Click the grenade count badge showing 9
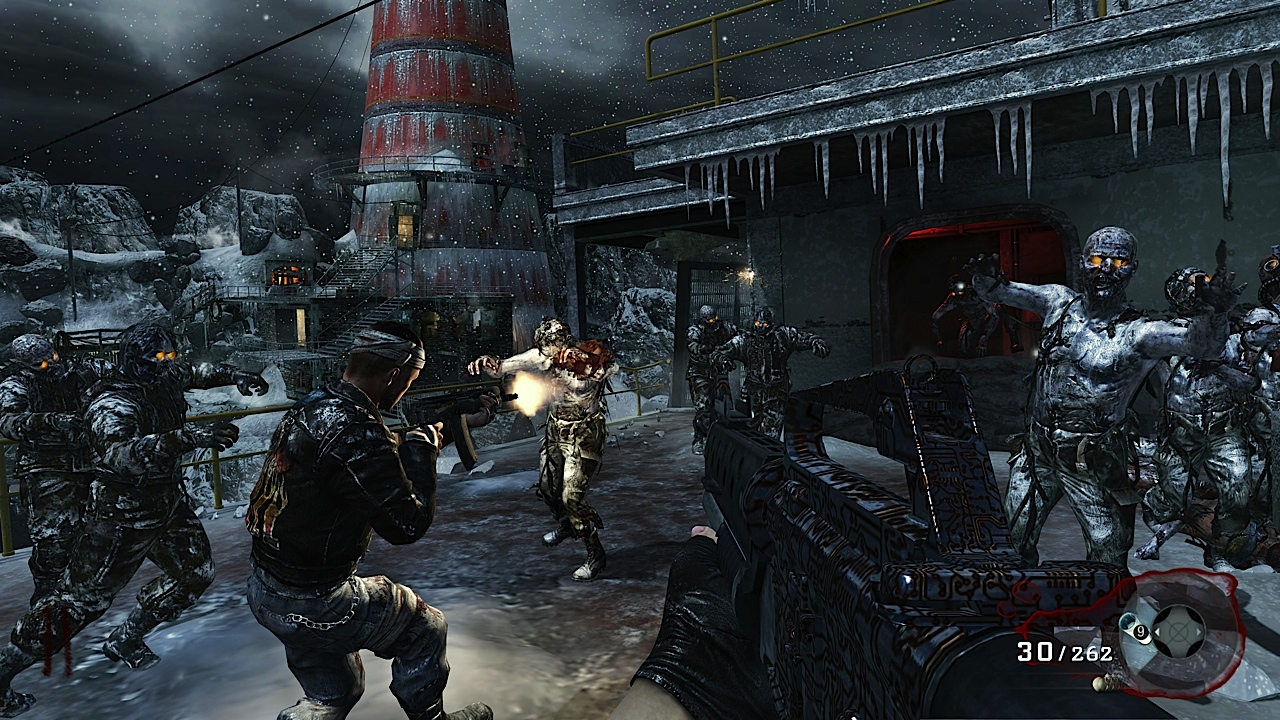This screenshot has height=720, width=1280. point(1140,632)
